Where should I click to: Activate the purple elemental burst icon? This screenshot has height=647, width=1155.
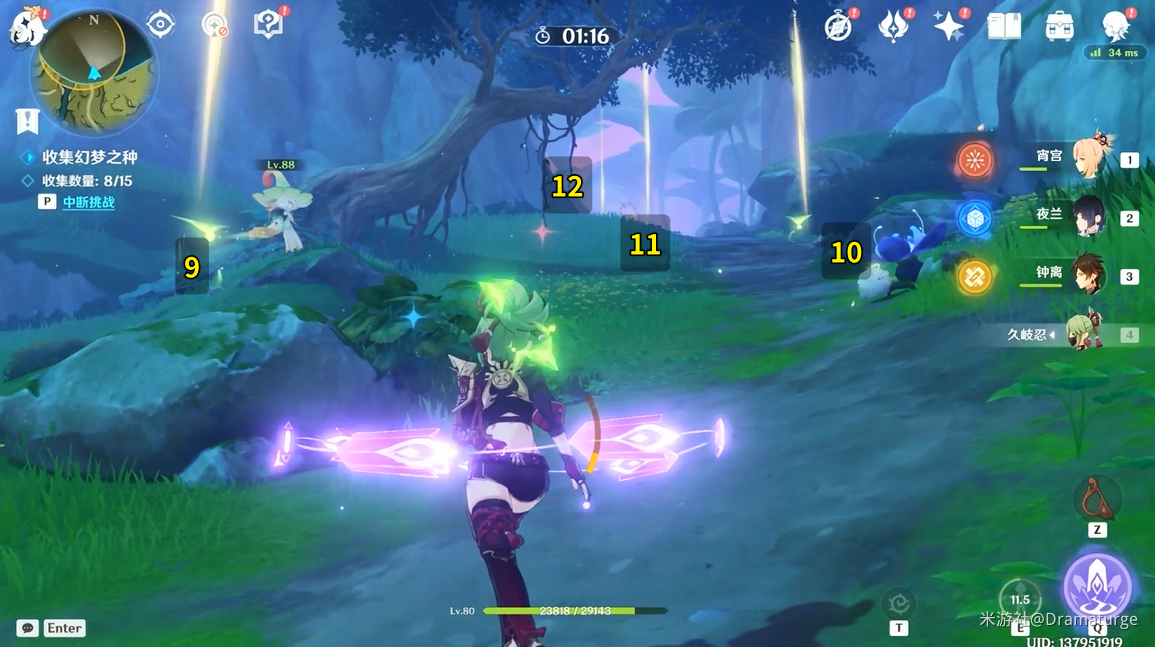pyautogui.click(x=1097, y=588)
